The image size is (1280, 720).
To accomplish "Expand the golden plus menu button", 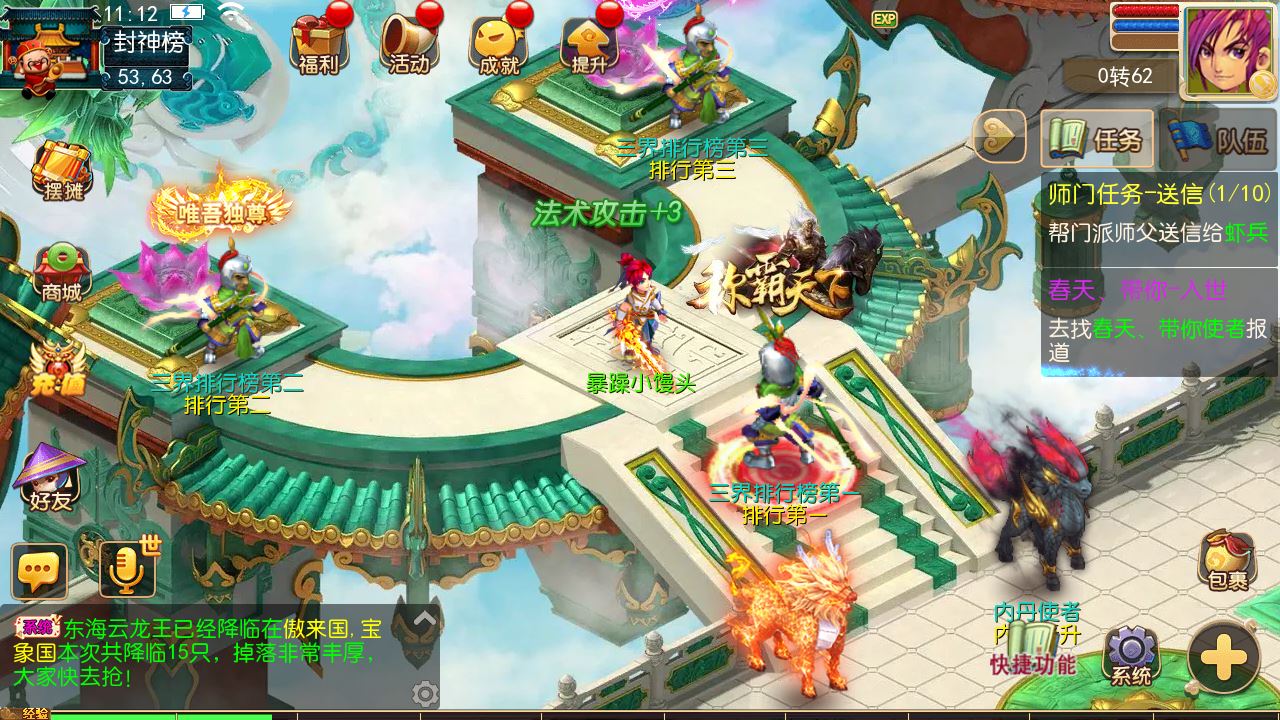I will (x=1223, y=657).
